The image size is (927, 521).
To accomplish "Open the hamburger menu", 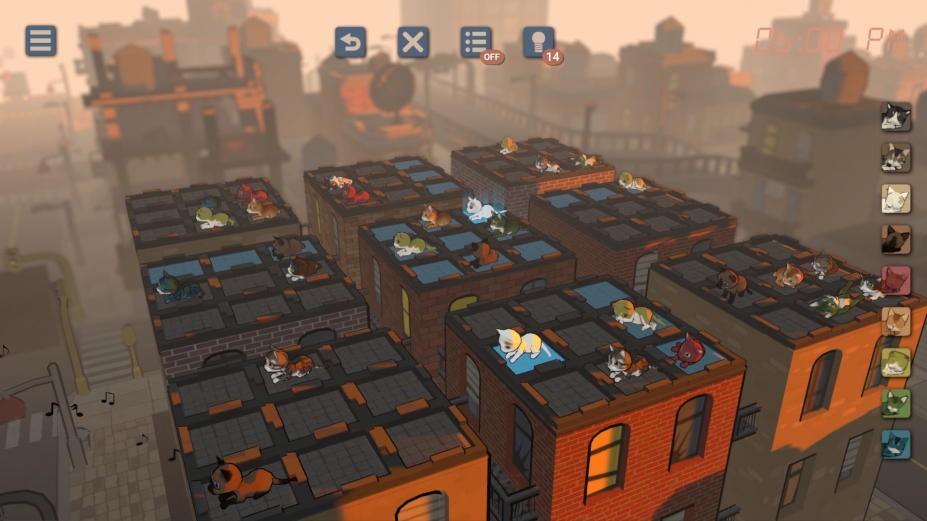I will pyautogui.click(x=41, y=41).
